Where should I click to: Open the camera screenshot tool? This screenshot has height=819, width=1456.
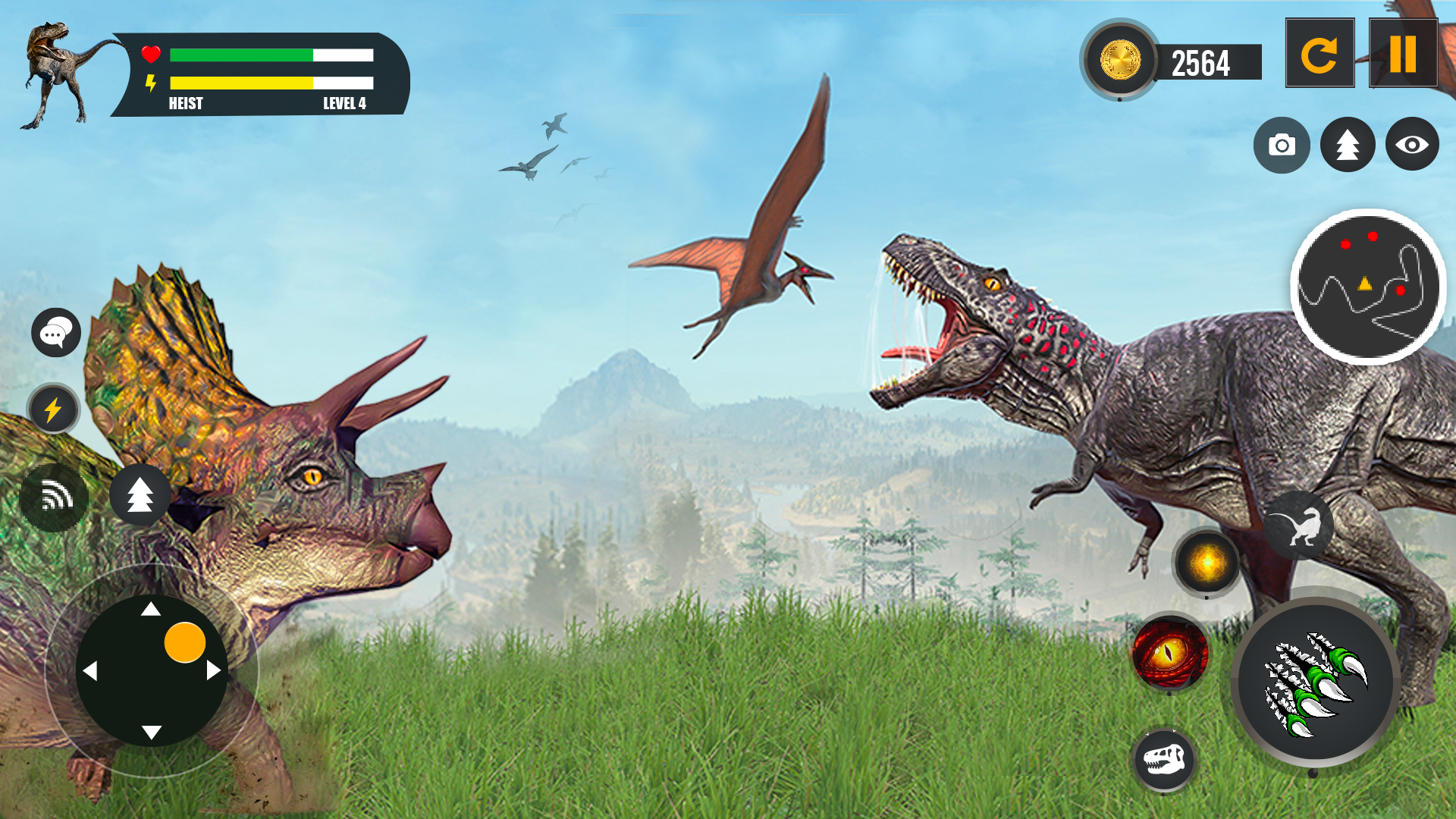pyautogui.click(x=1282, y=144)
